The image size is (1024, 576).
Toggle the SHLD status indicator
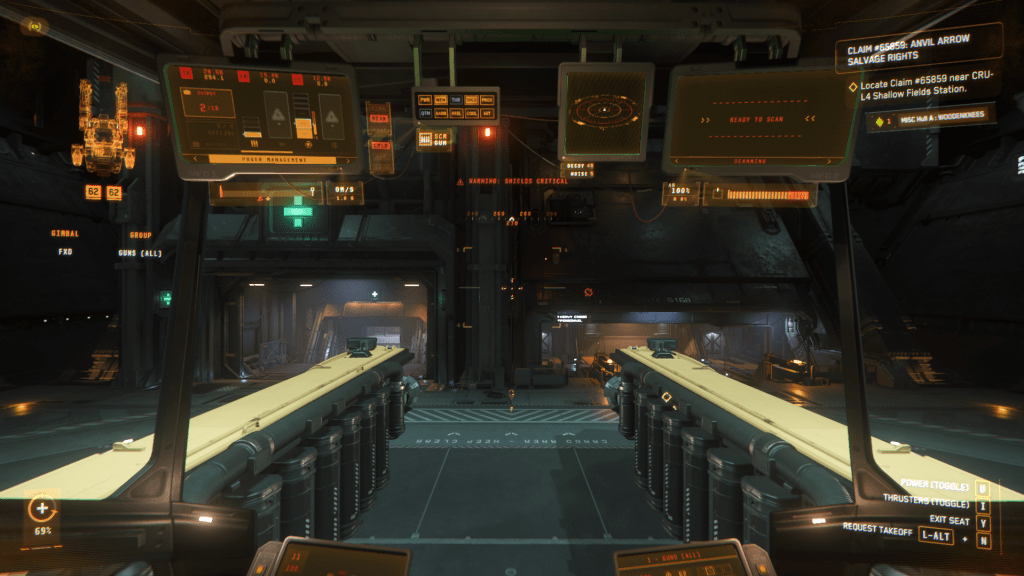pyautogui.click(x=472, y=100)
